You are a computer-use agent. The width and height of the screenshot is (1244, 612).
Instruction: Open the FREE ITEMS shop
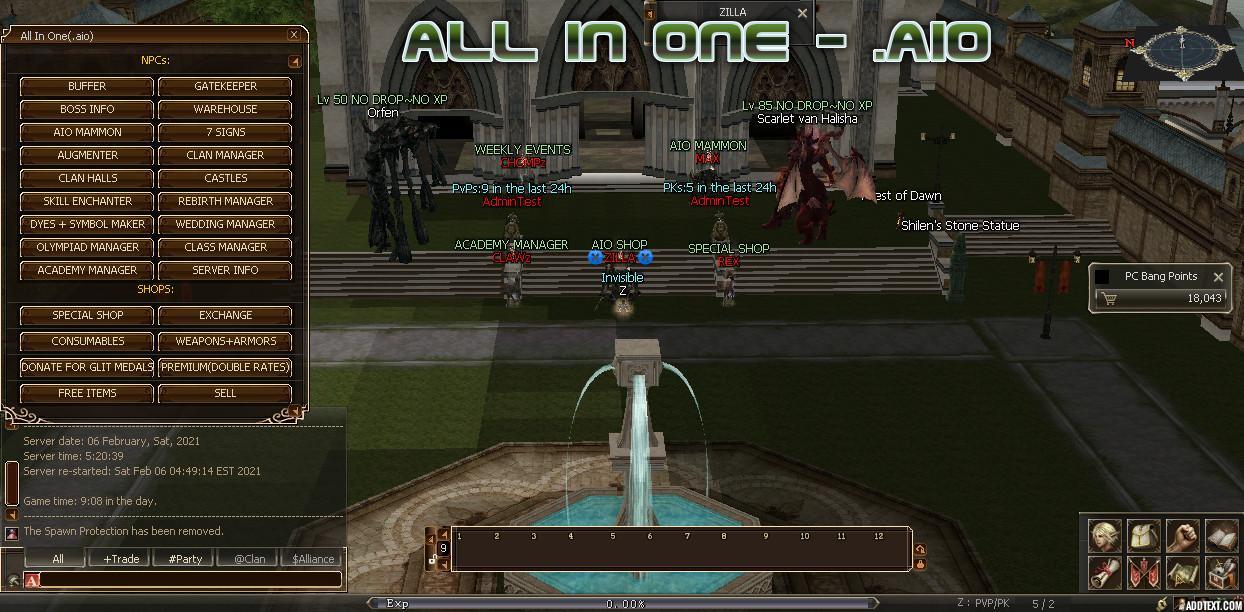tap(87, 393)
